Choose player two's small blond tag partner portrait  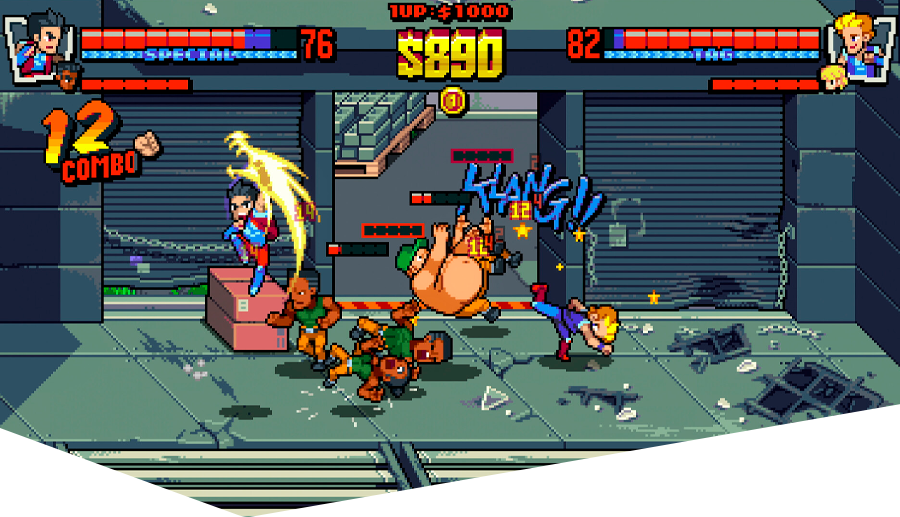point(833,78)
